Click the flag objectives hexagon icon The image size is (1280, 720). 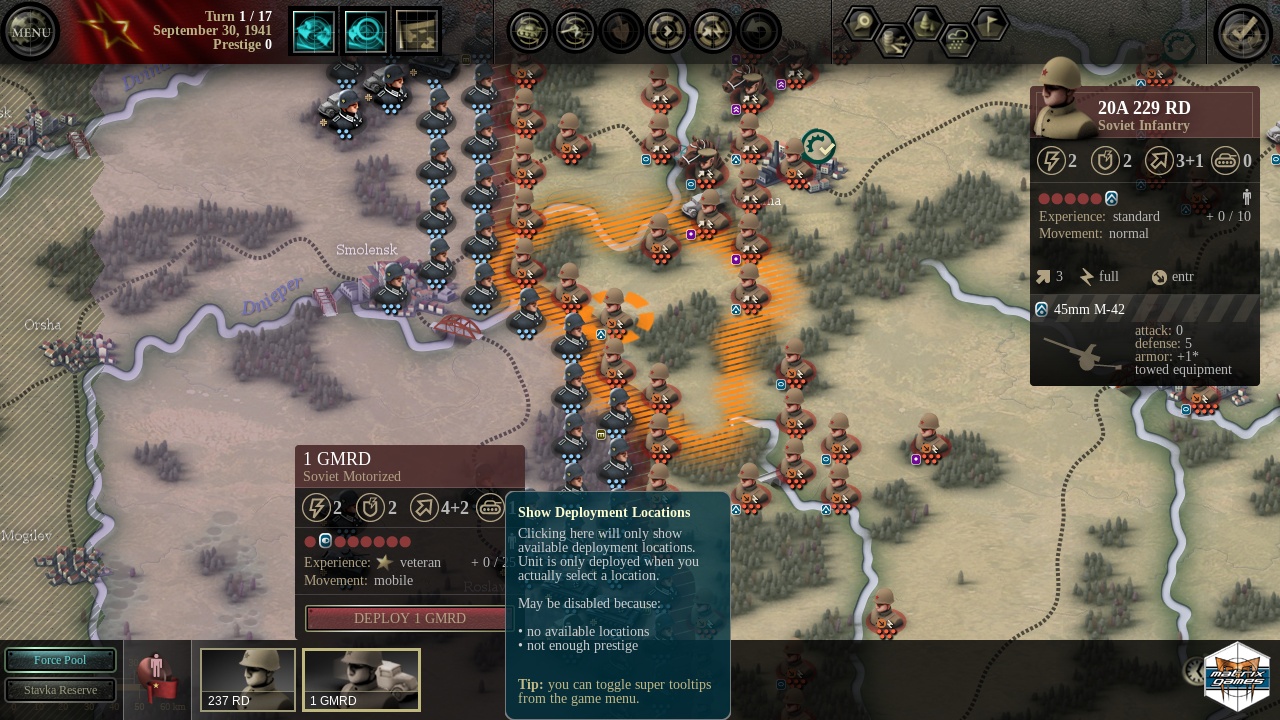(x=990, y=22)
